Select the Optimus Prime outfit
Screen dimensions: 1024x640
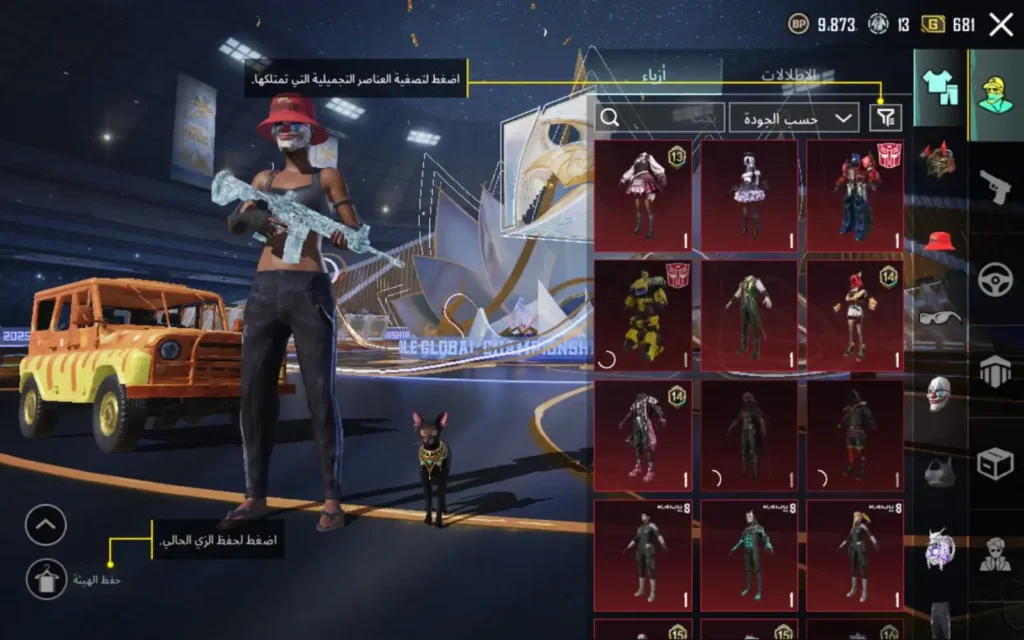(855, 195)
